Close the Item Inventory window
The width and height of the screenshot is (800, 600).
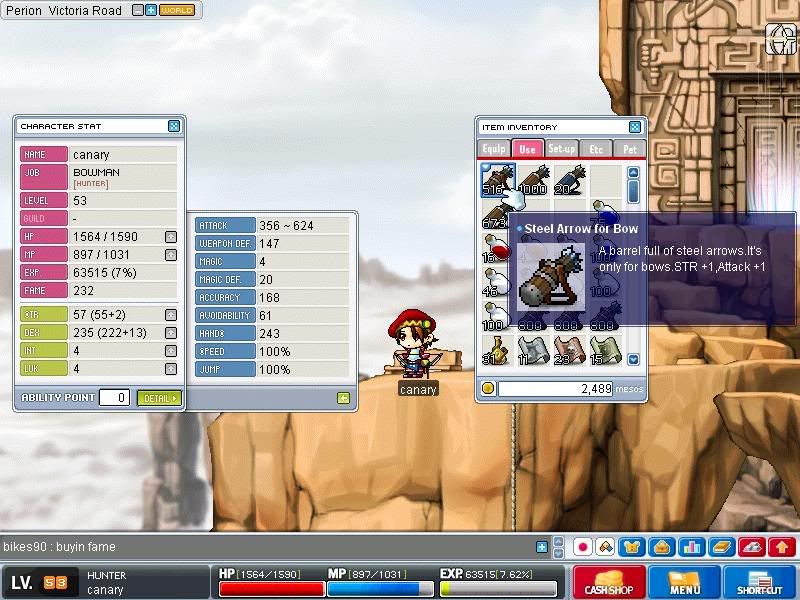[x=635, y=127]
